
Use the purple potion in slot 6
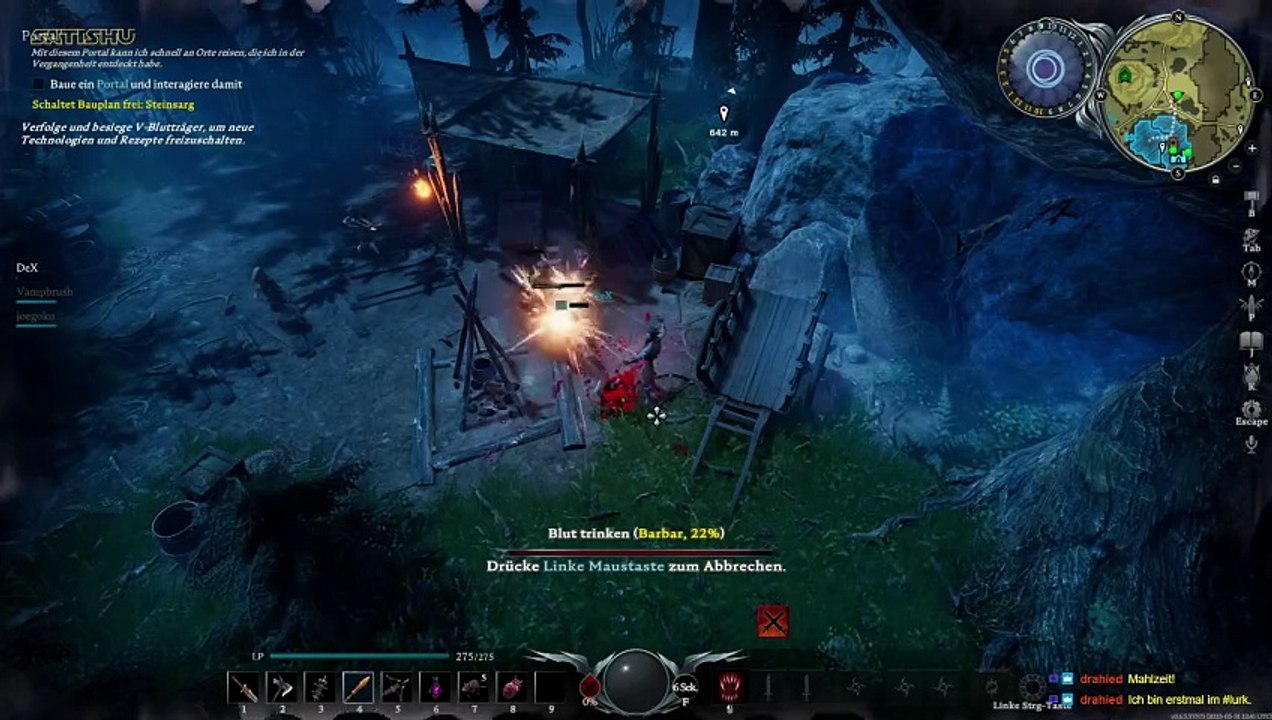click(435, 687)
